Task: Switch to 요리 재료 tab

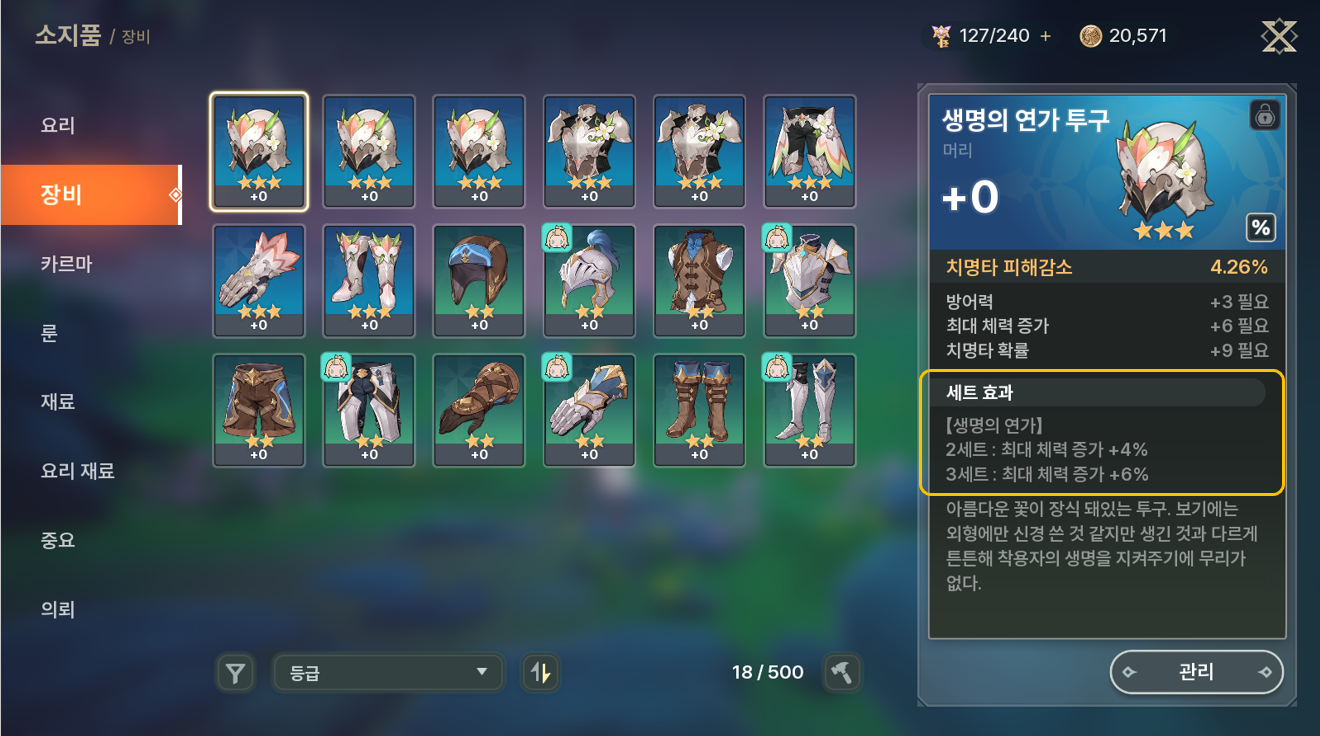Action: 77,471
